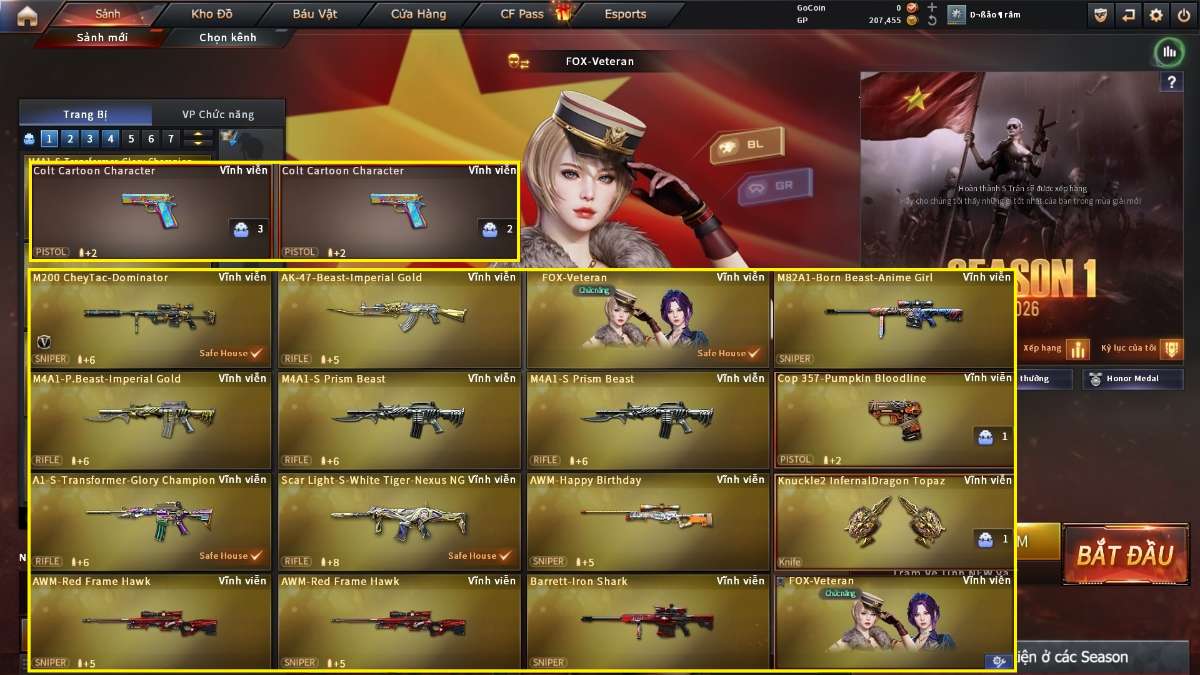Select the Barrett-Iron Shark sniper
Image resolution: width=1200 pixels, height=675 pixels.
click(647, 622)
